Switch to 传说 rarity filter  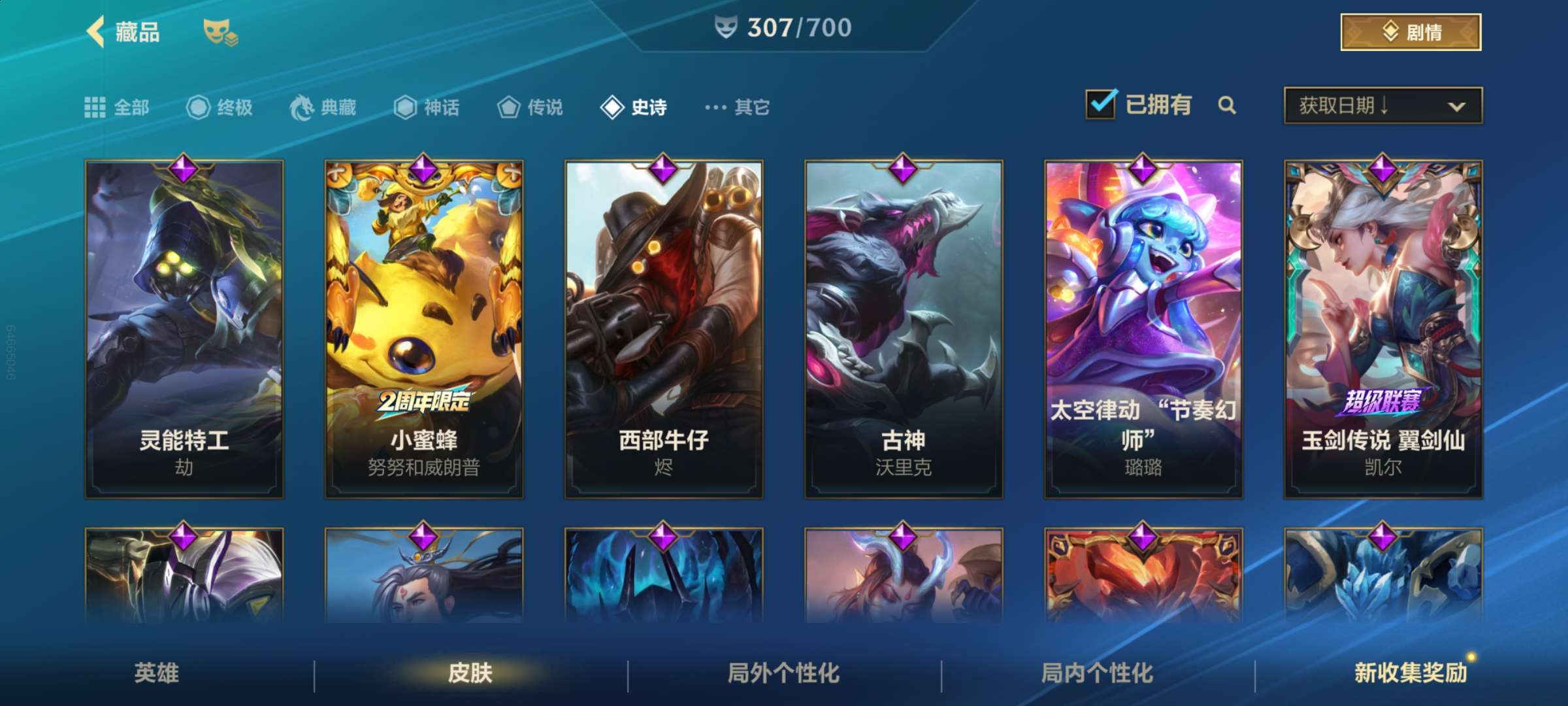(530, 107)
